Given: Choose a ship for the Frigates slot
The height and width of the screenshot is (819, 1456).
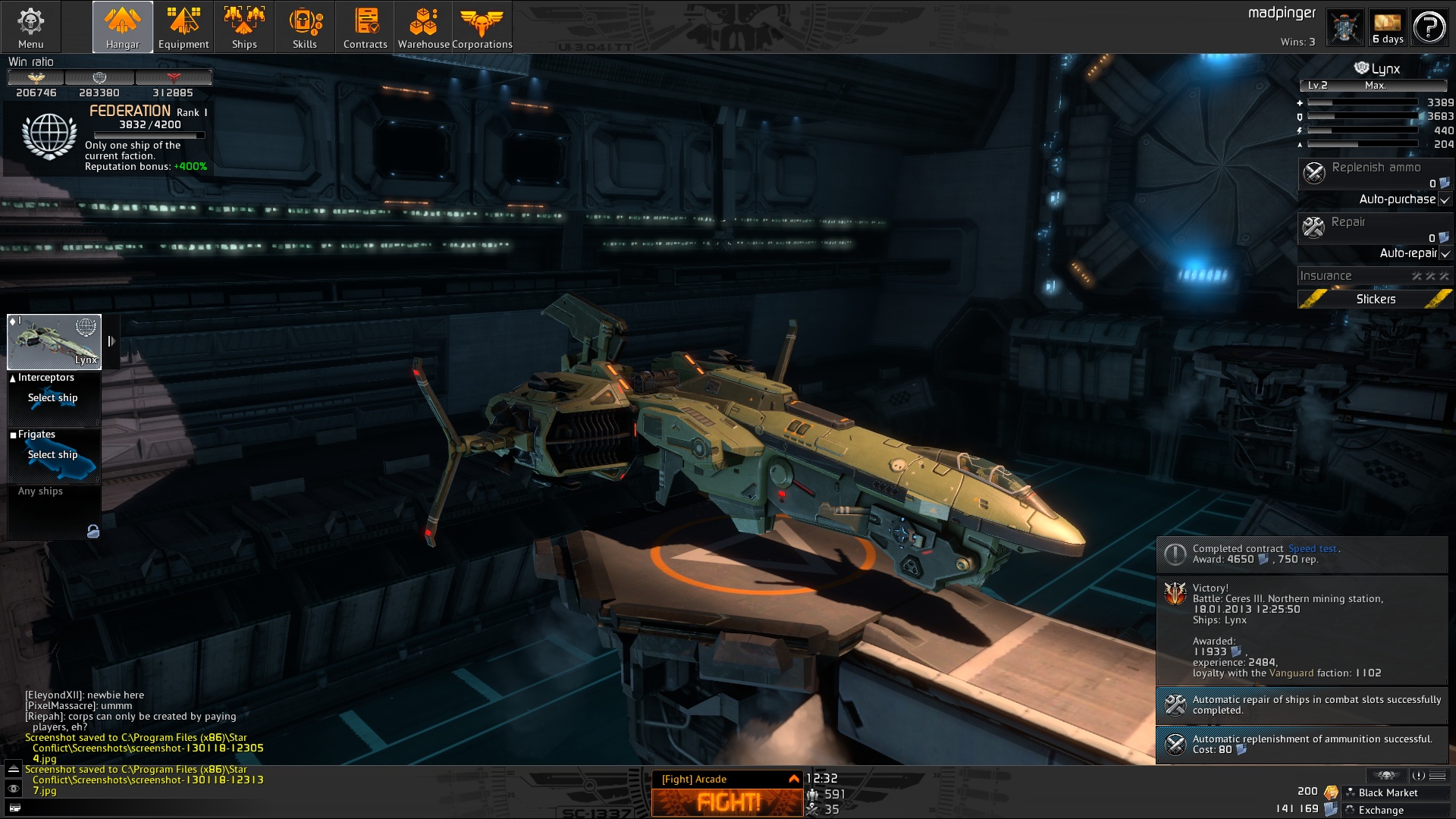Looking at the screenshot, I should pos(53,455).
